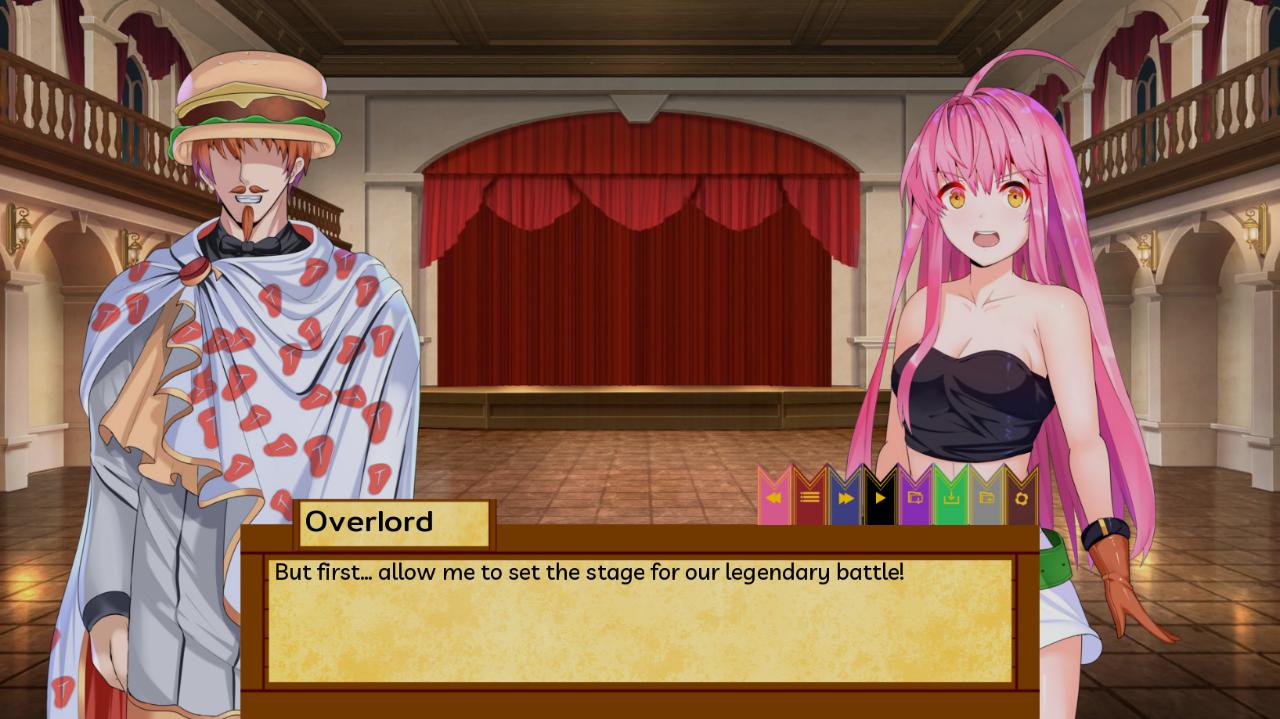
Task: Click the purple folder ribbon icon
Action: 915,497
